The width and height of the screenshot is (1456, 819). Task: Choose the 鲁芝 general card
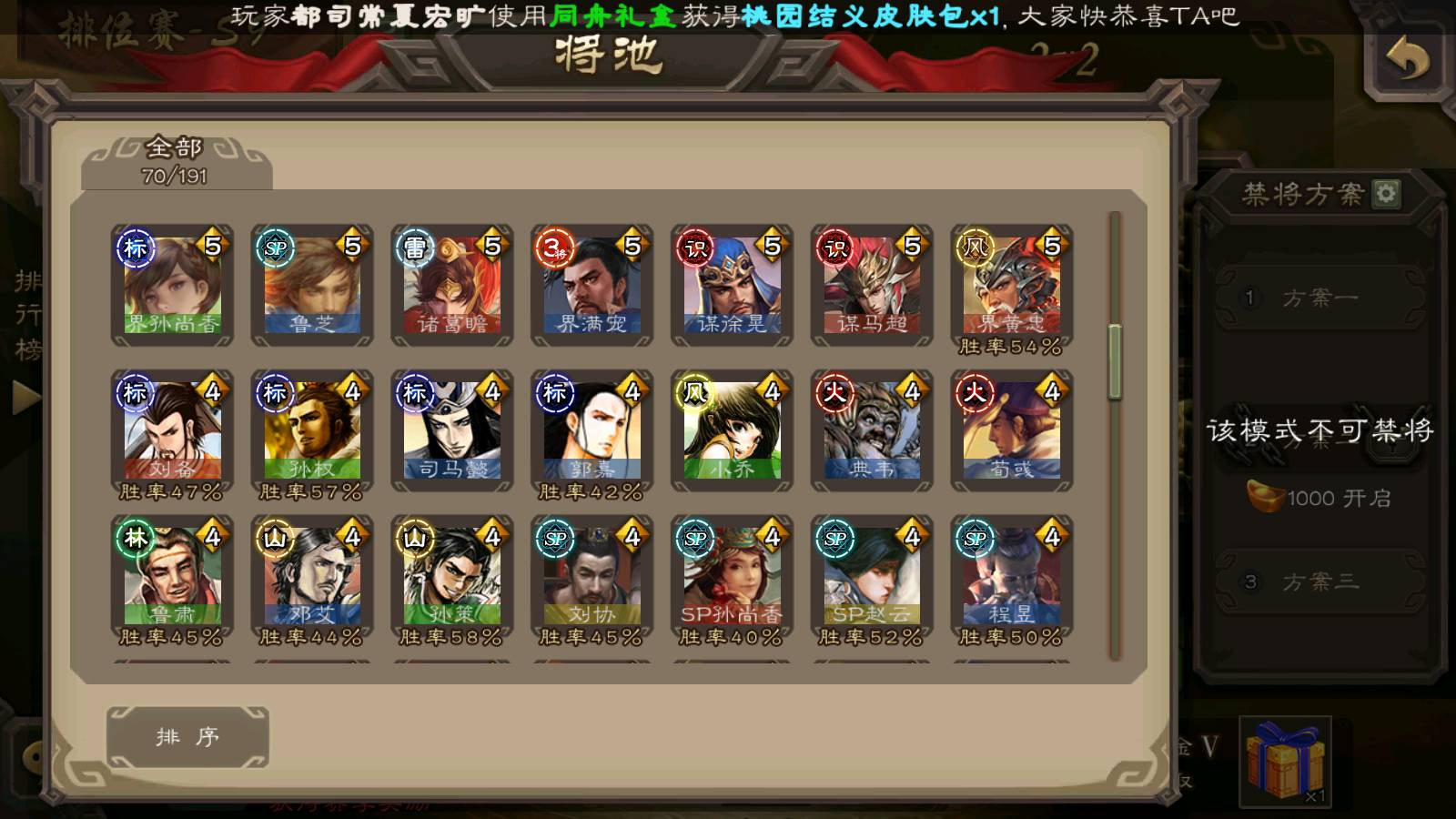(x=312, y=286)
